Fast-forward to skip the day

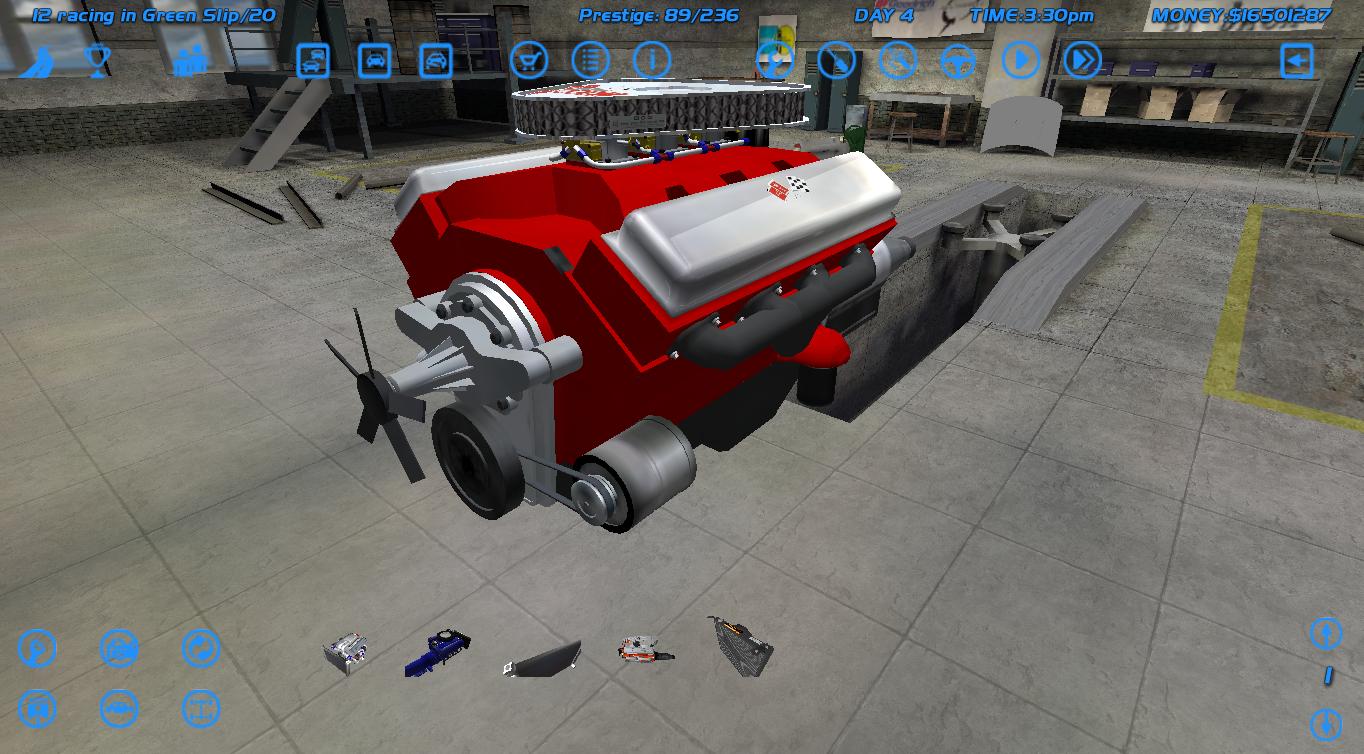(1079, 60)
